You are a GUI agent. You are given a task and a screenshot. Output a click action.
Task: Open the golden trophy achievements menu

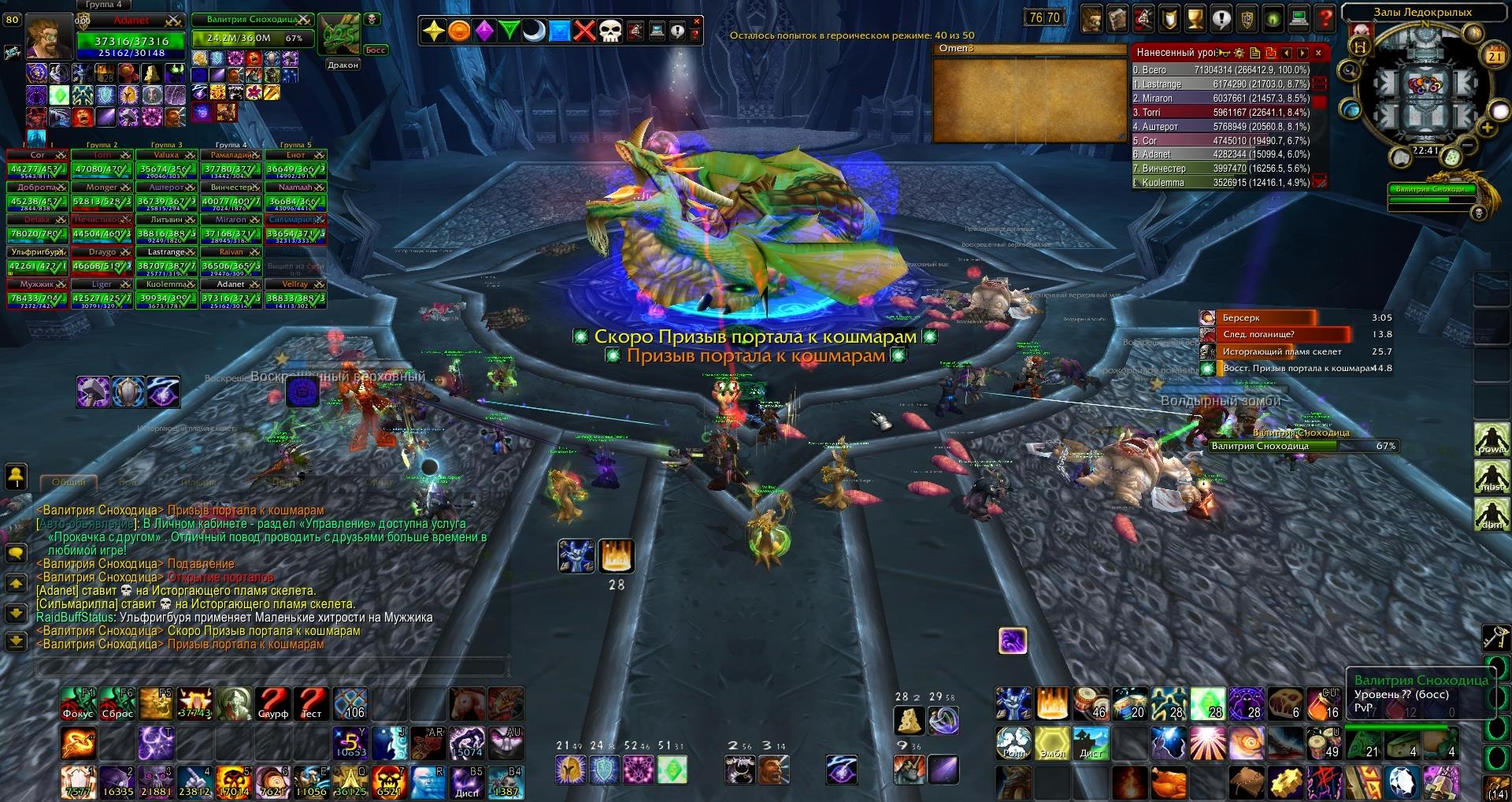(1195, 18)
